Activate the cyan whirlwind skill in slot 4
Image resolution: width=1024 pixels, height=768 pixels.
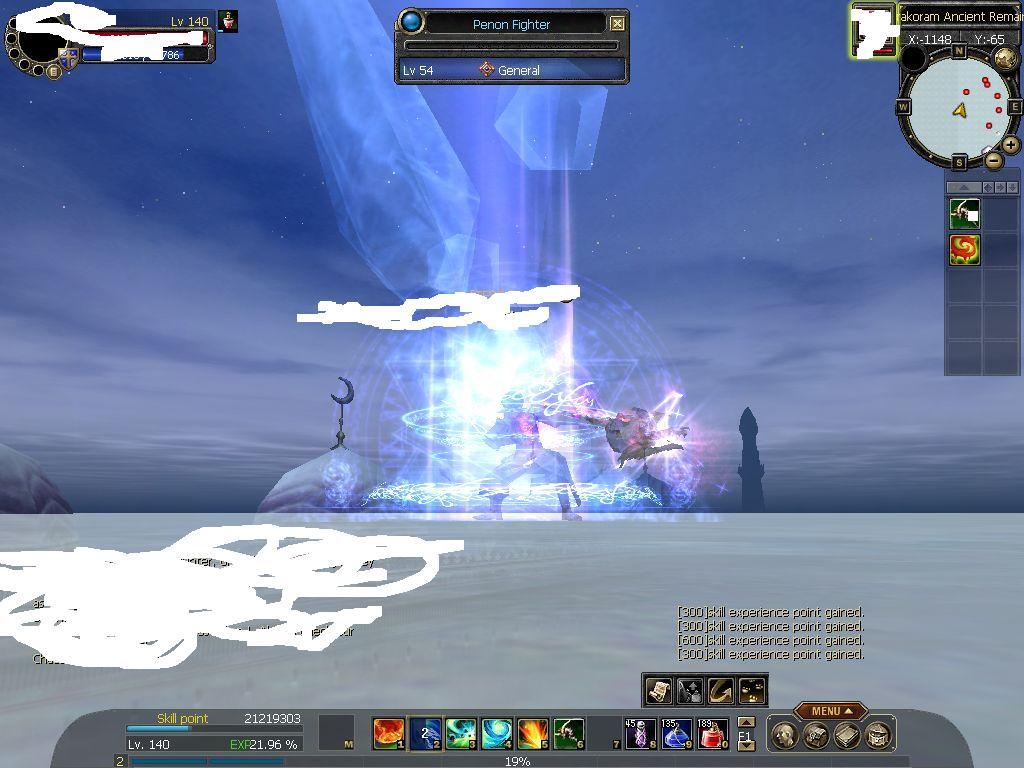pyautogui.click(x=496, y=734)
